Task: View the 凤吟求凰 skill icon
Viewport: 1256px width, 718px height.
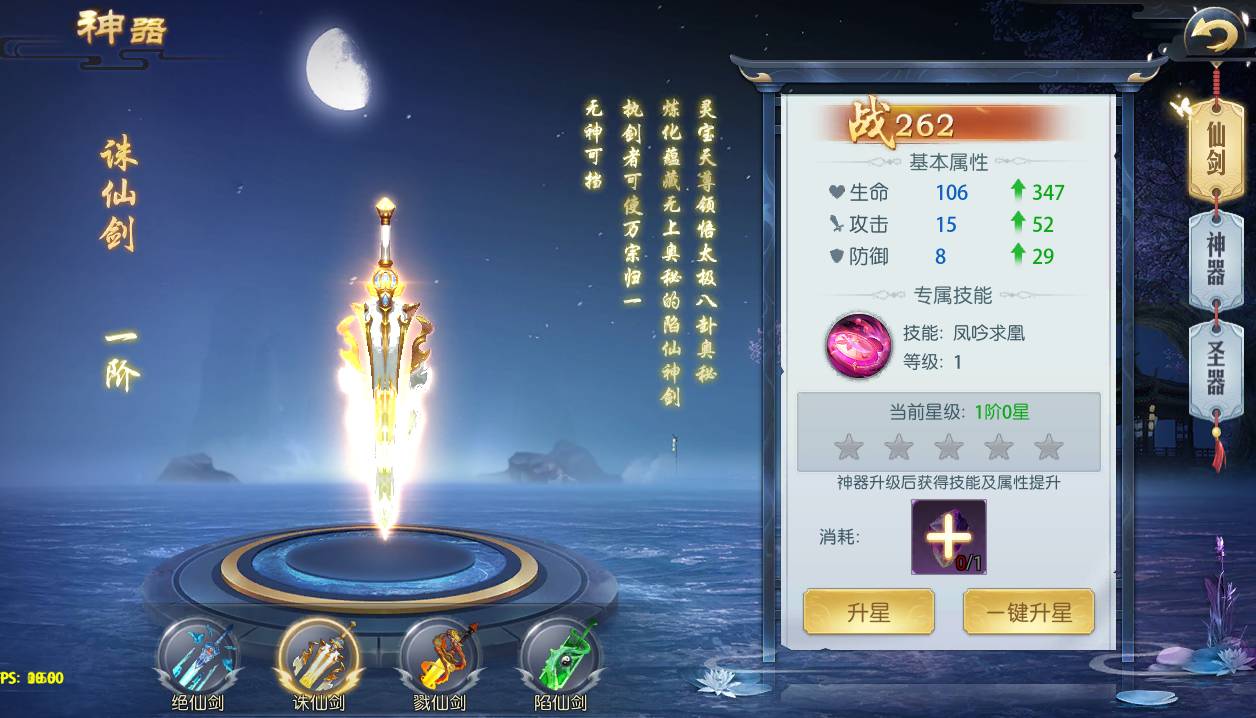Action: coord(858,345)
